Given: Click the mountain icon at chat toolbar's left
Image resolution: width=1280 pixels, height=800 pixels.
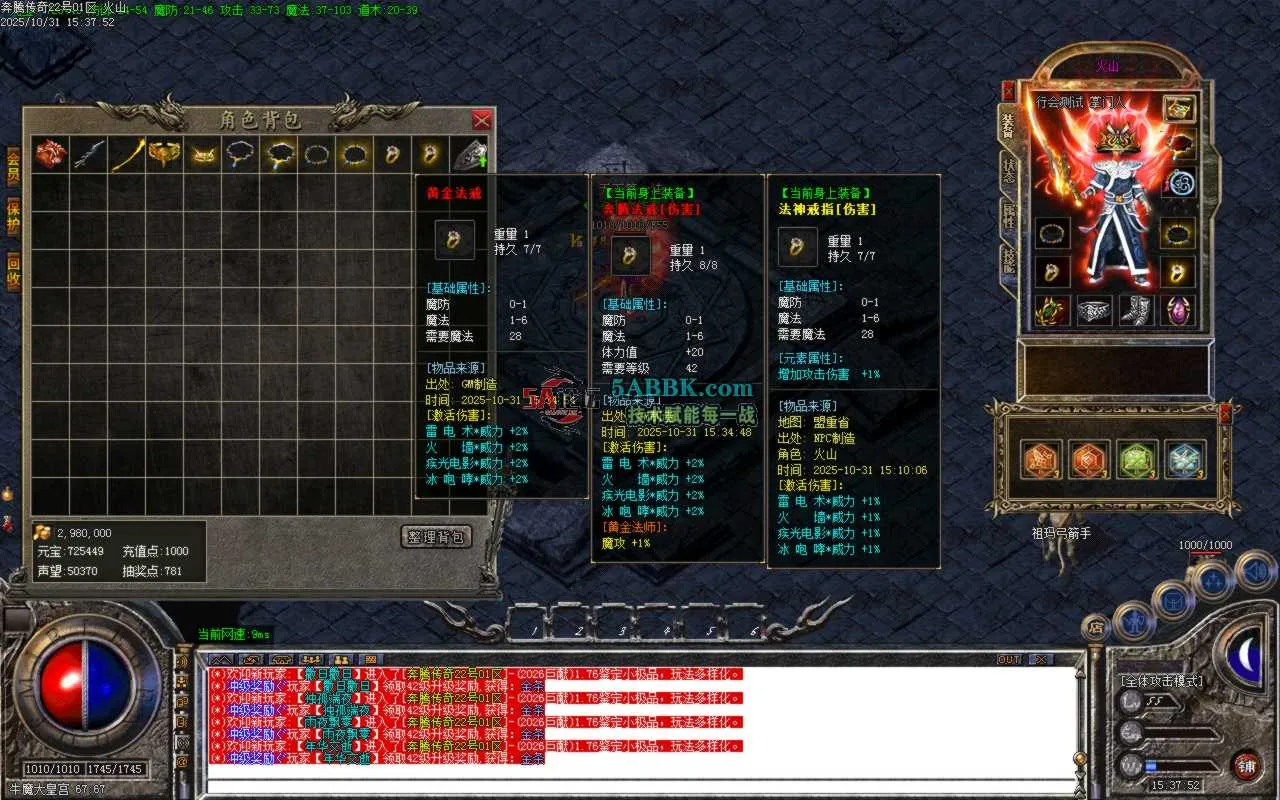Looking at the screenshot, I should [x=221, y=660].
